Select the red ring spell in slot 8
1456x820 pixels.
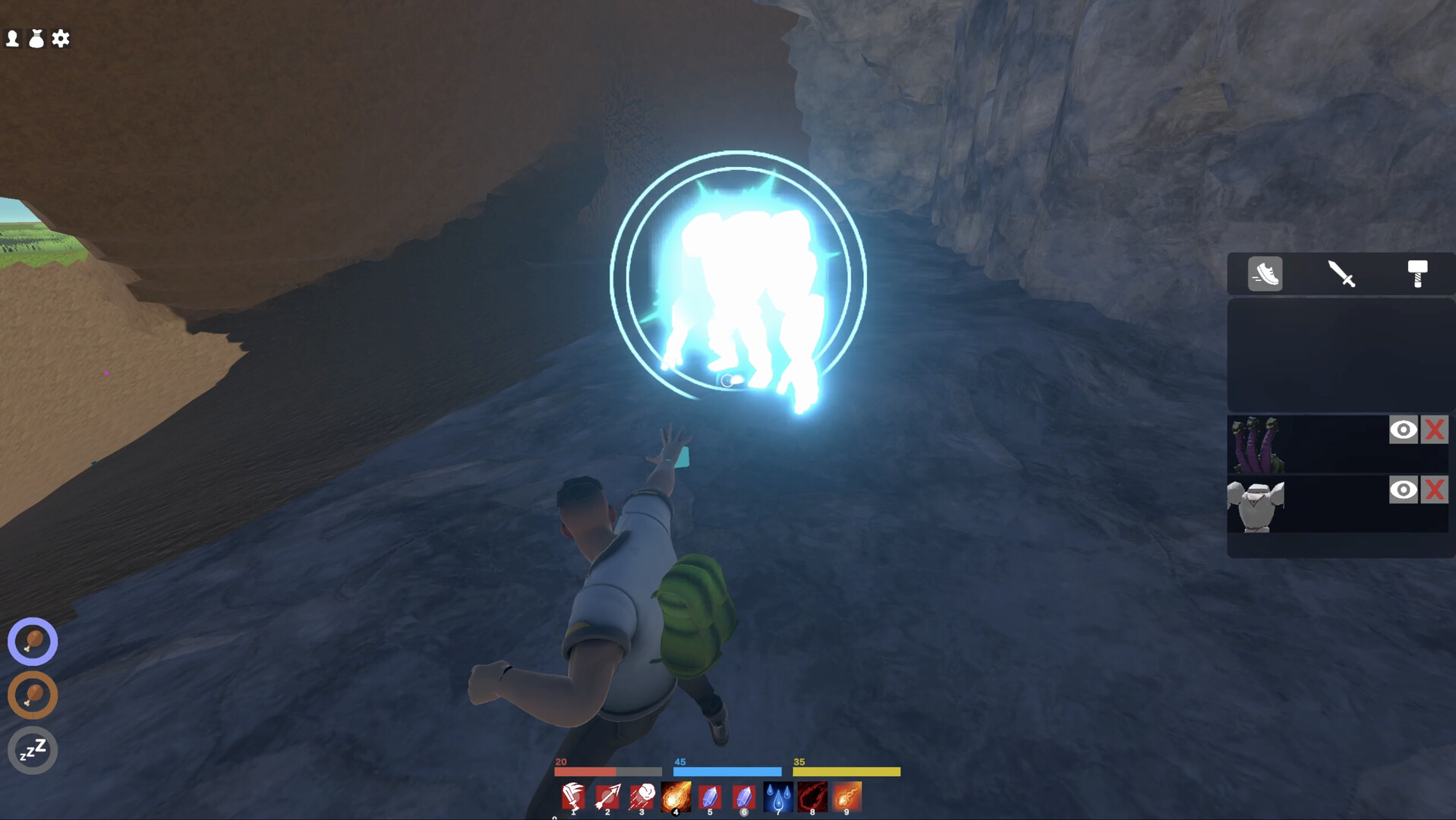tap(812, 796)
